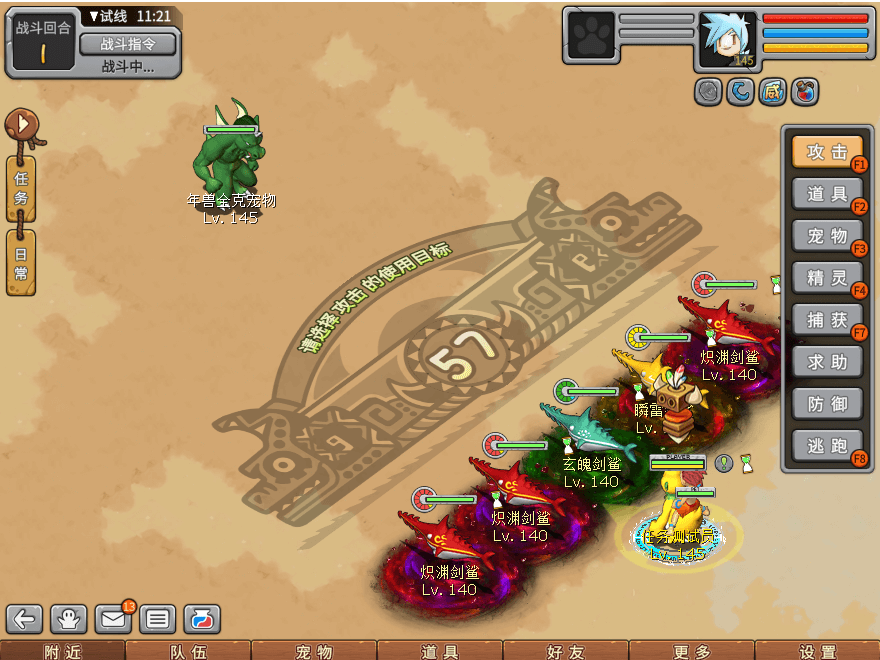The image size is (880, 660).
Task: Open the 日常 daily tag
Action: pyautogui.click(x=21, y=262)
